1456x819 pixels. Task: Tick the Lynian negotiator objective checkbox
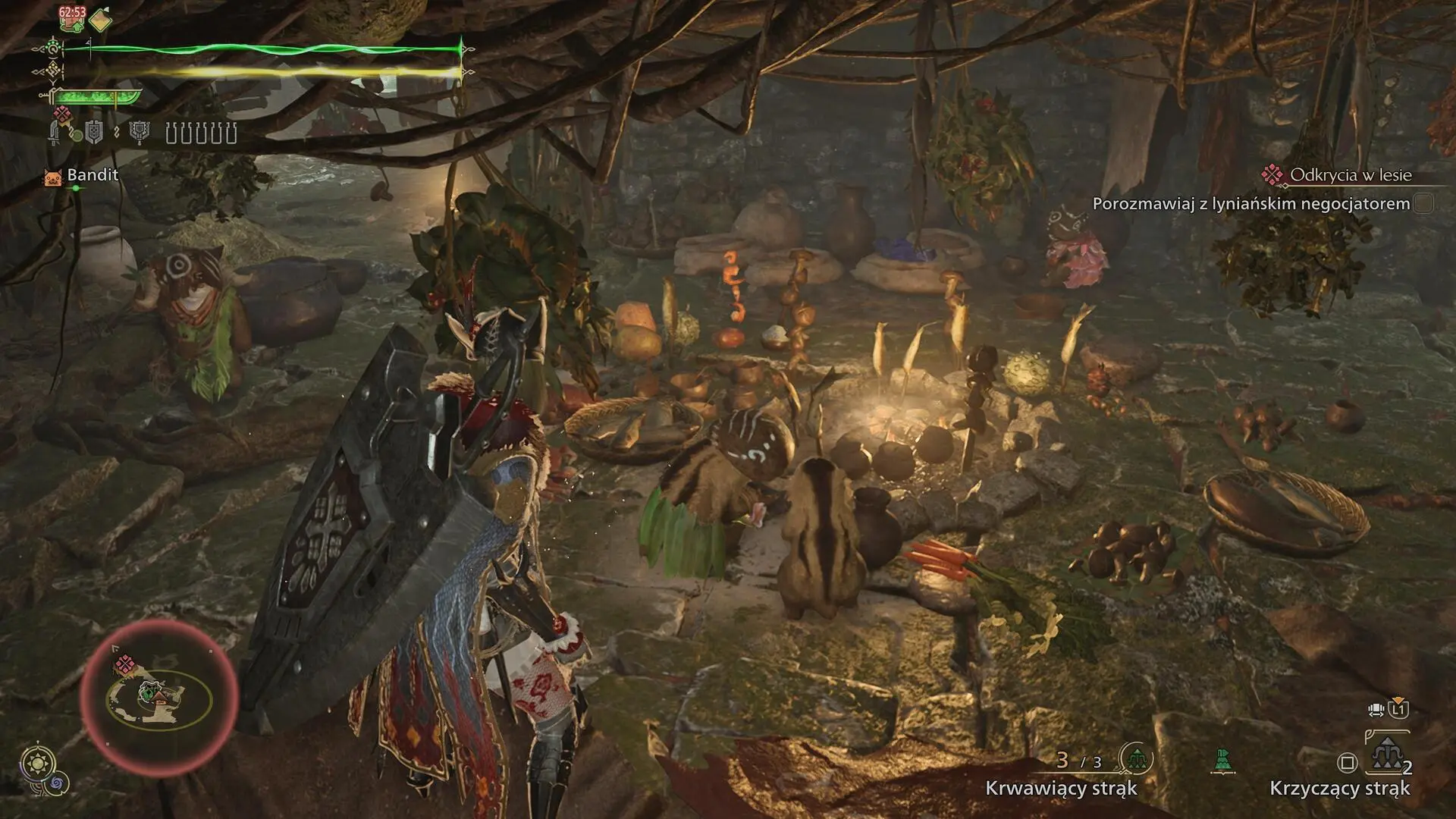[1423, 203]
